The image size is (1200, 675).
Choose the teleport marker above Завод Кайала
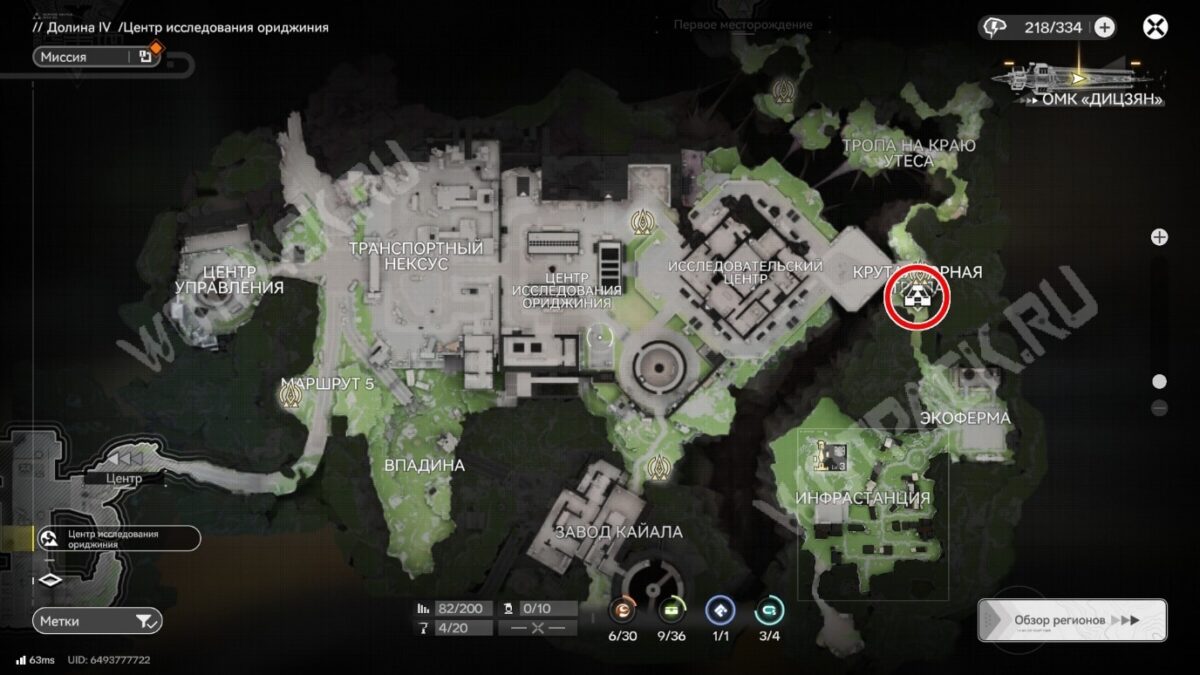[x=658, y=466]
